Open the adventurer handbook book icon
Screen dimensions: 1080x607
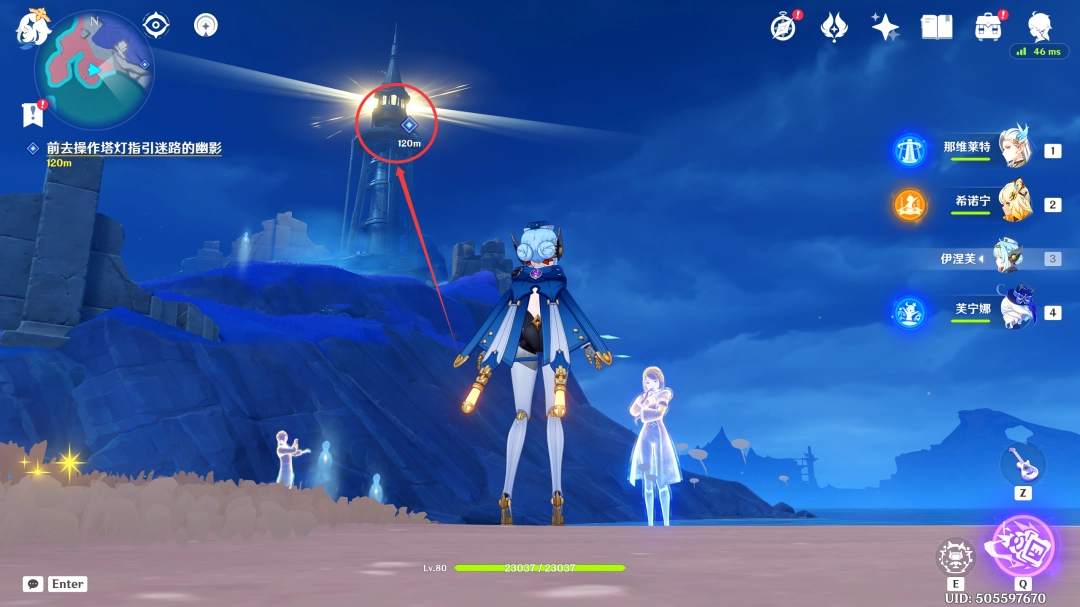point(937,27)
